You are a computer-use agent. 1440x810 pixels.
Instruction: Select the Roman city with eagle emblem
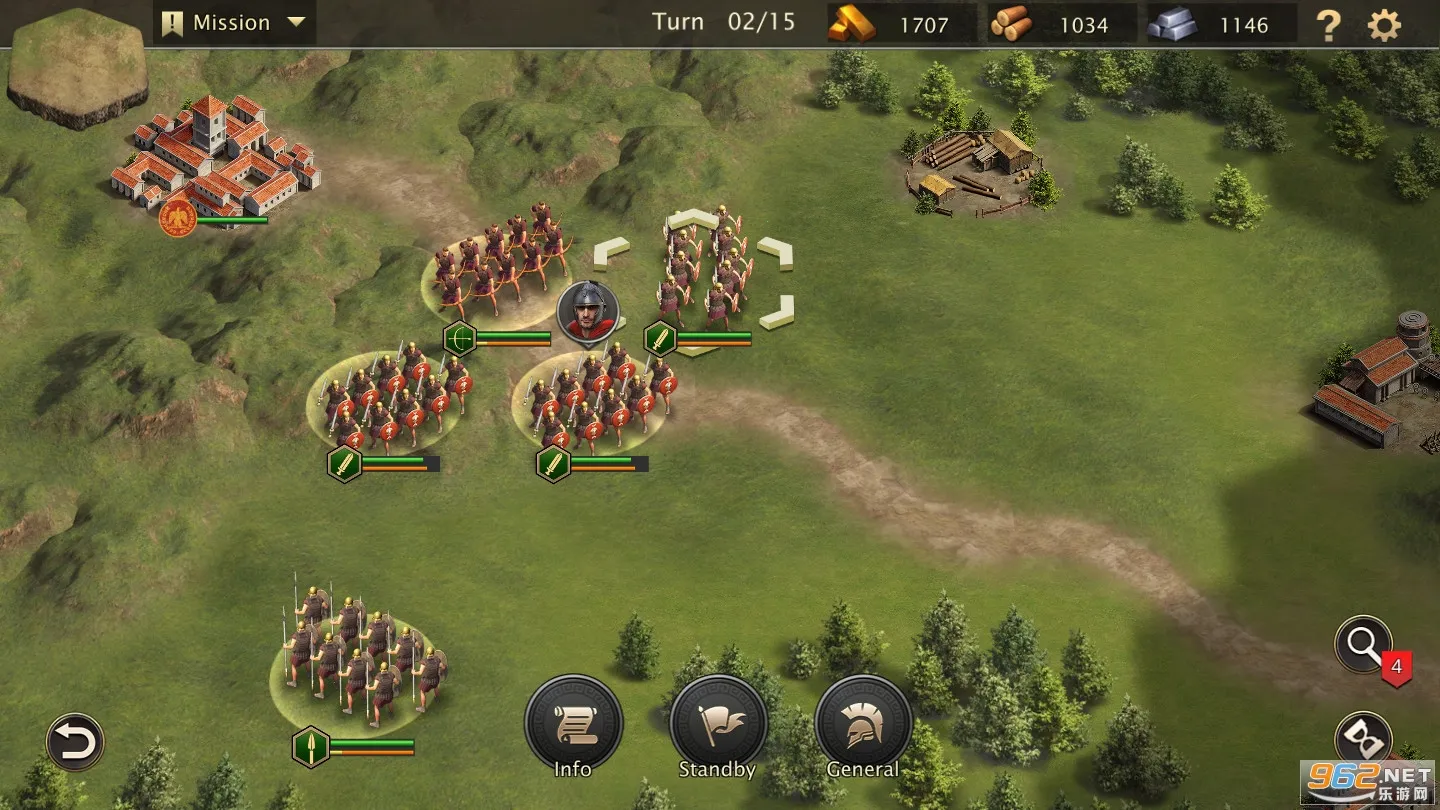tap(215, 160)
